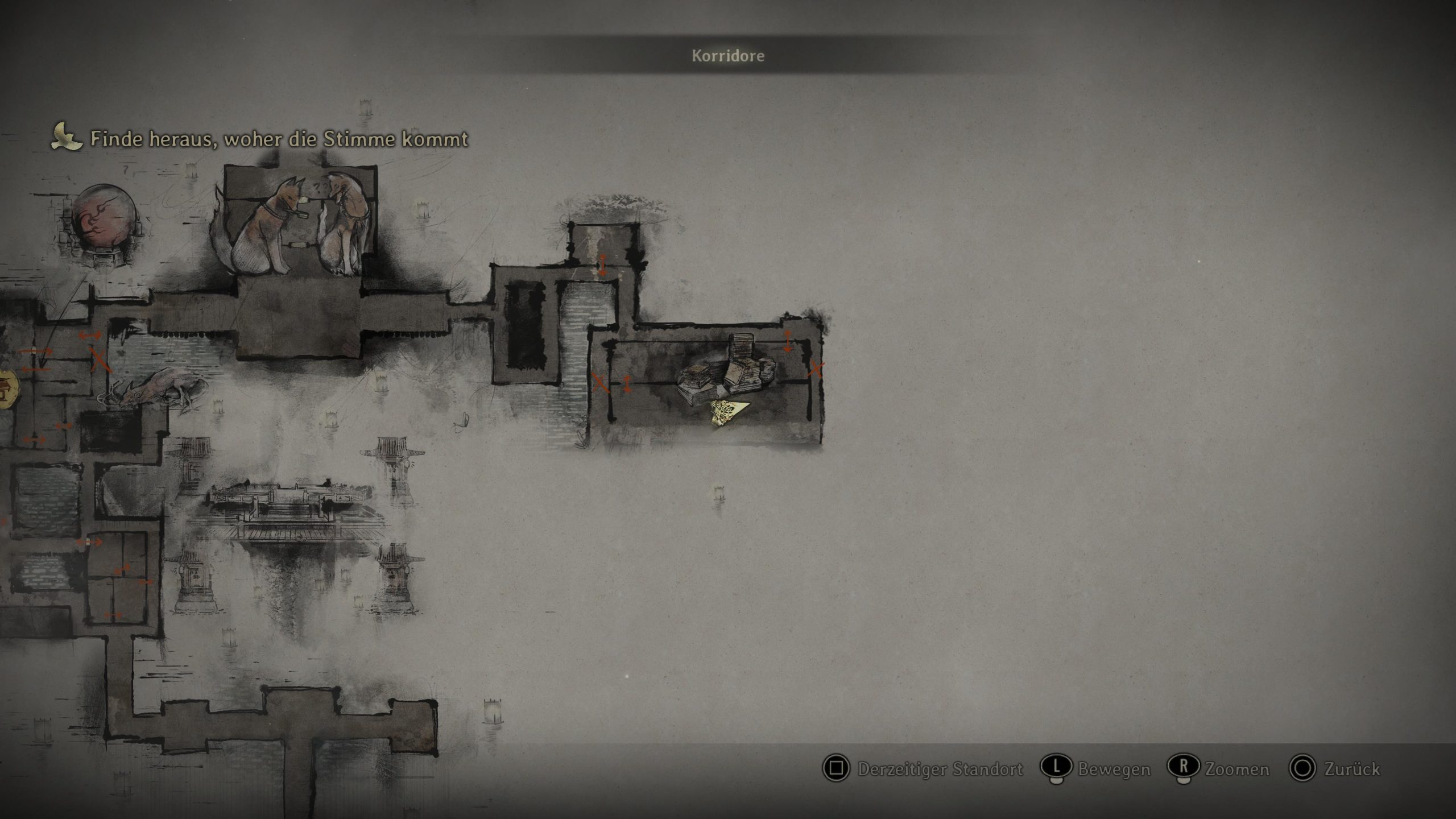The image size is (1456, 819).
Task: Click the gold shrine marker at the map edge
Action: pos(8,388)
